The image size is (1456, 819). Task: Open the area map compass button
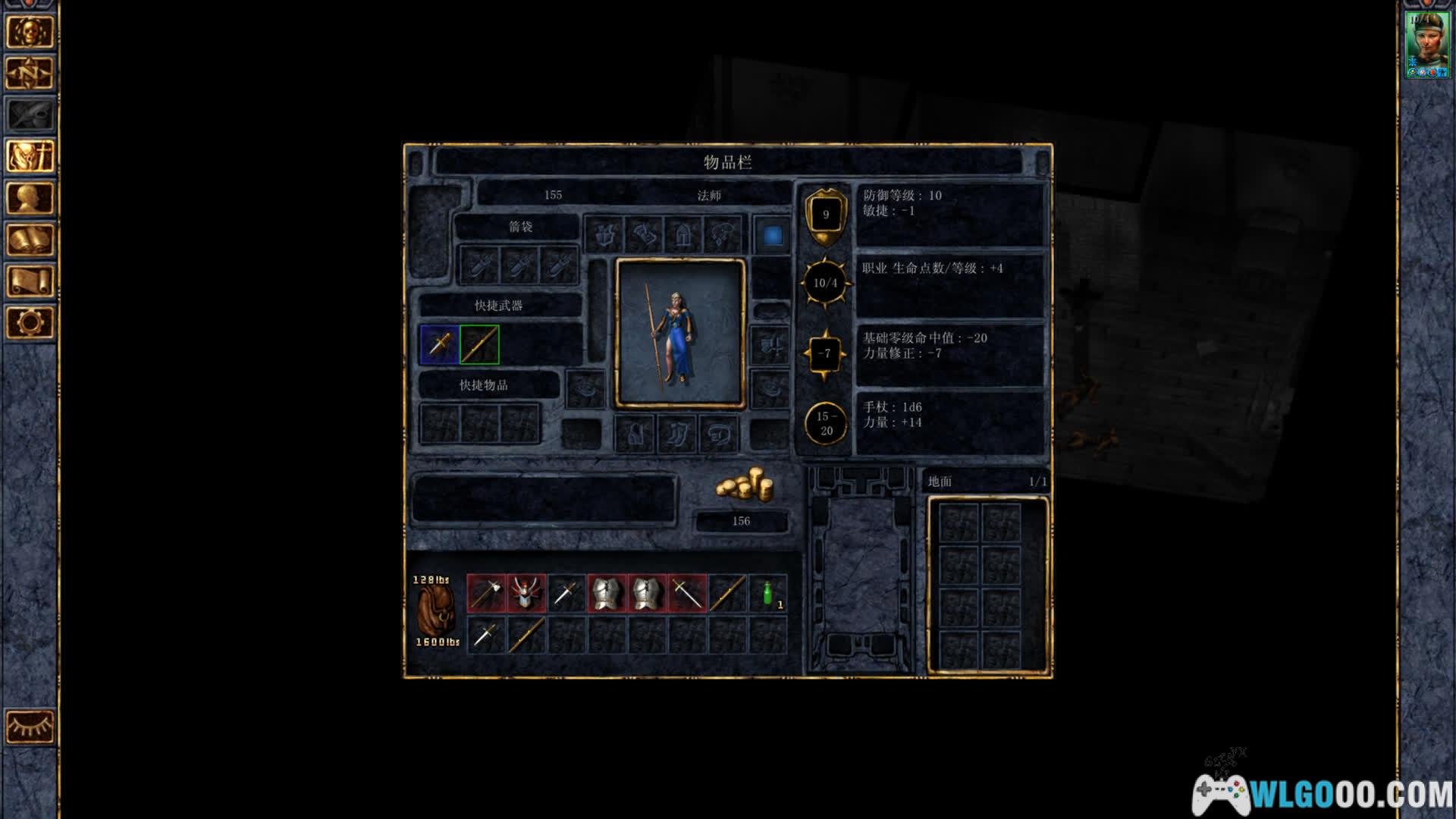[30, 74]
